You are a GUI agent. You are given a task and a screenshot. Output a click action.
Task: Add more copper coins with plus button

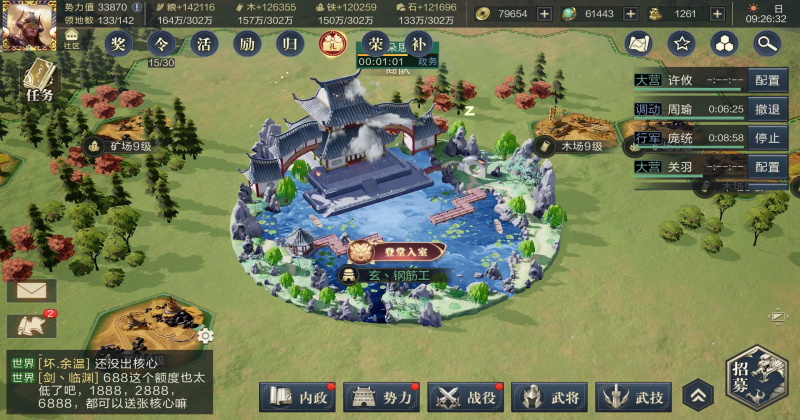(544, 13)
